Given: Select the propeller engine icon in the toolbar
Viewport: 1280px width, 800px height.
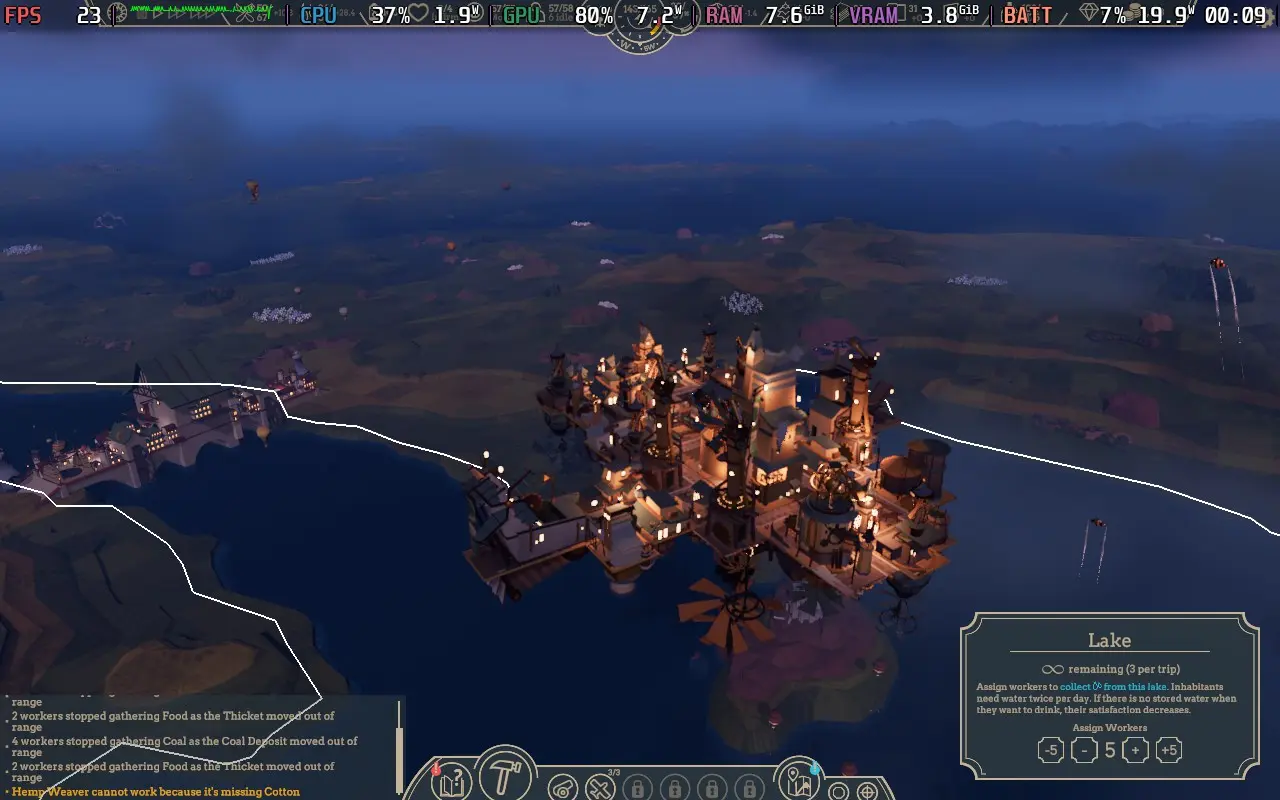Looking at the screenshot, I should tap(562, 788).
